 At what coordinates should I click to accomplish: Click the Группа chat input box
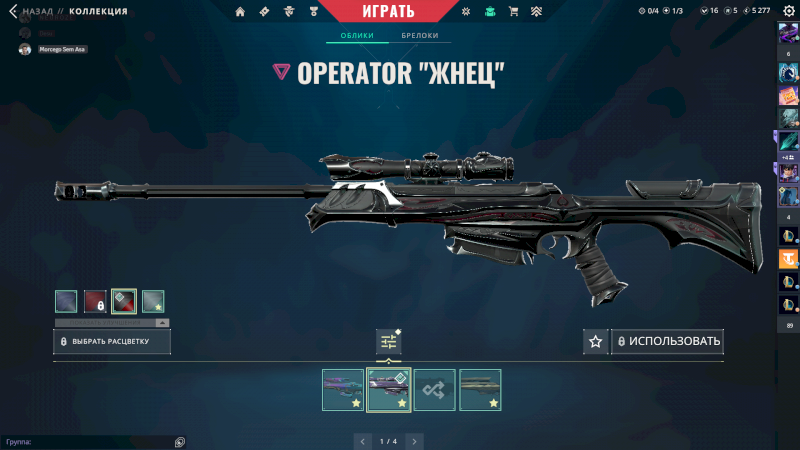pos(90,441)
